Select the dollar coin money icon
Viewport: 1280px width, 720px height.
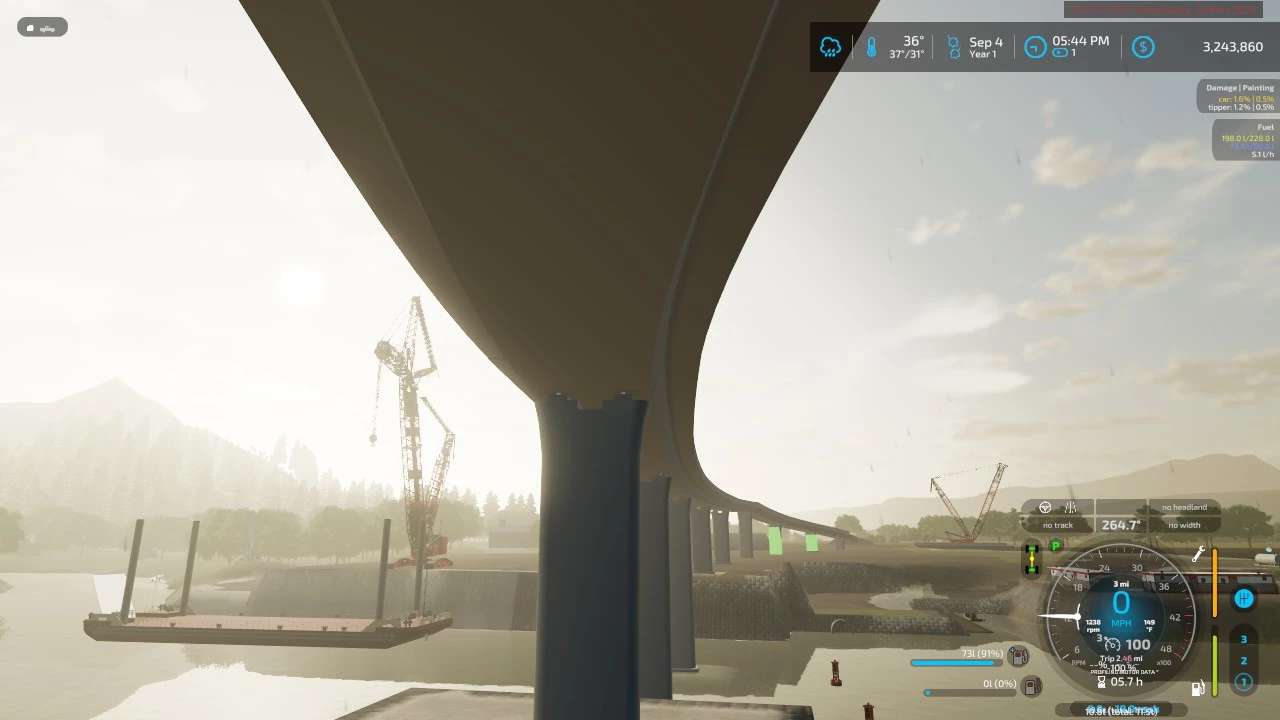coord(1143,47)
